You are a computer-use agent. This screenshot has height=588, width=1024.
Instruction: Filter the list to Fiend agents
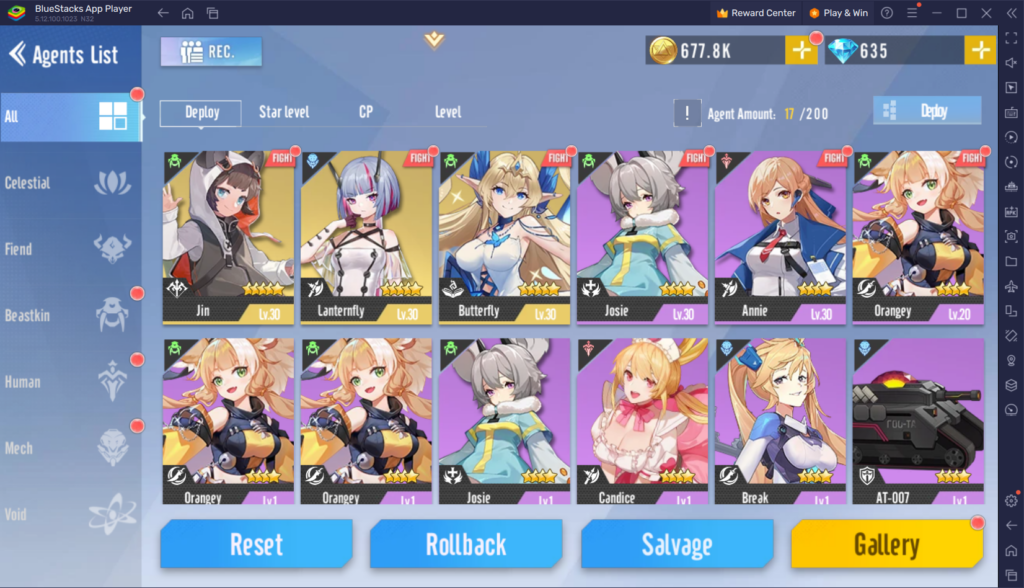click(70, 249)
